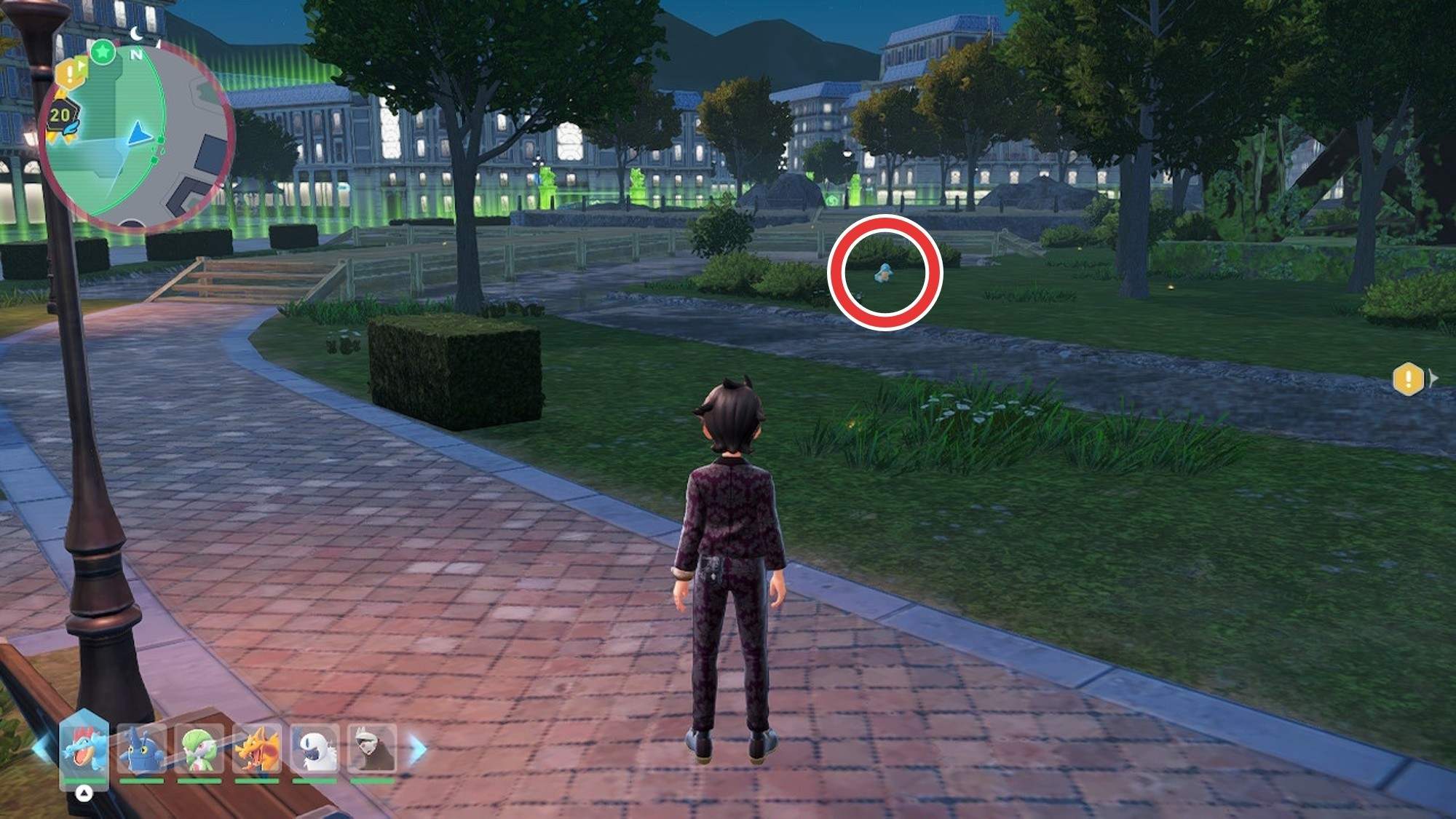Select the yellow exclamation marker on the minimap

point(70,73)
